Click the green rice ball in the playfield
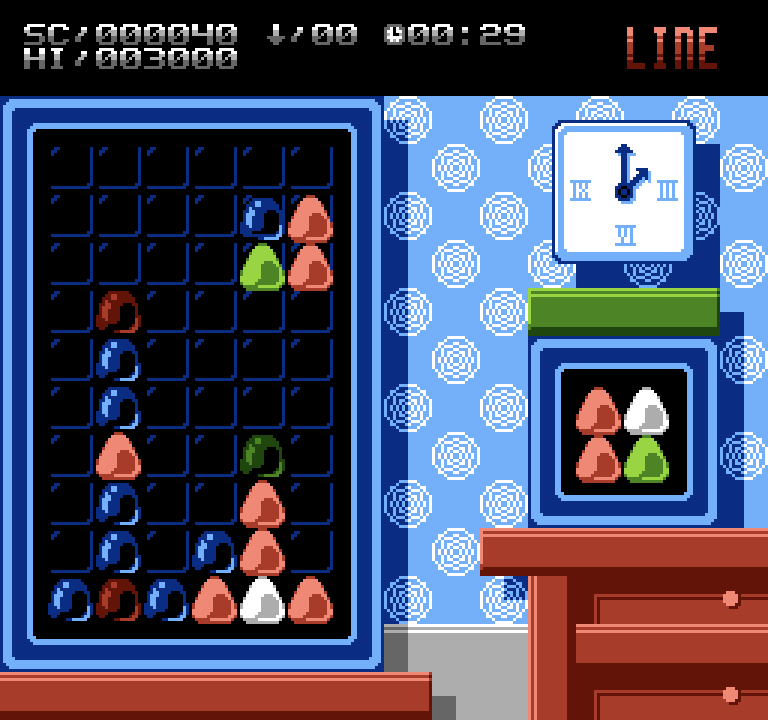The height and width of the screenshot is (720, 768). tap(262, 268)
